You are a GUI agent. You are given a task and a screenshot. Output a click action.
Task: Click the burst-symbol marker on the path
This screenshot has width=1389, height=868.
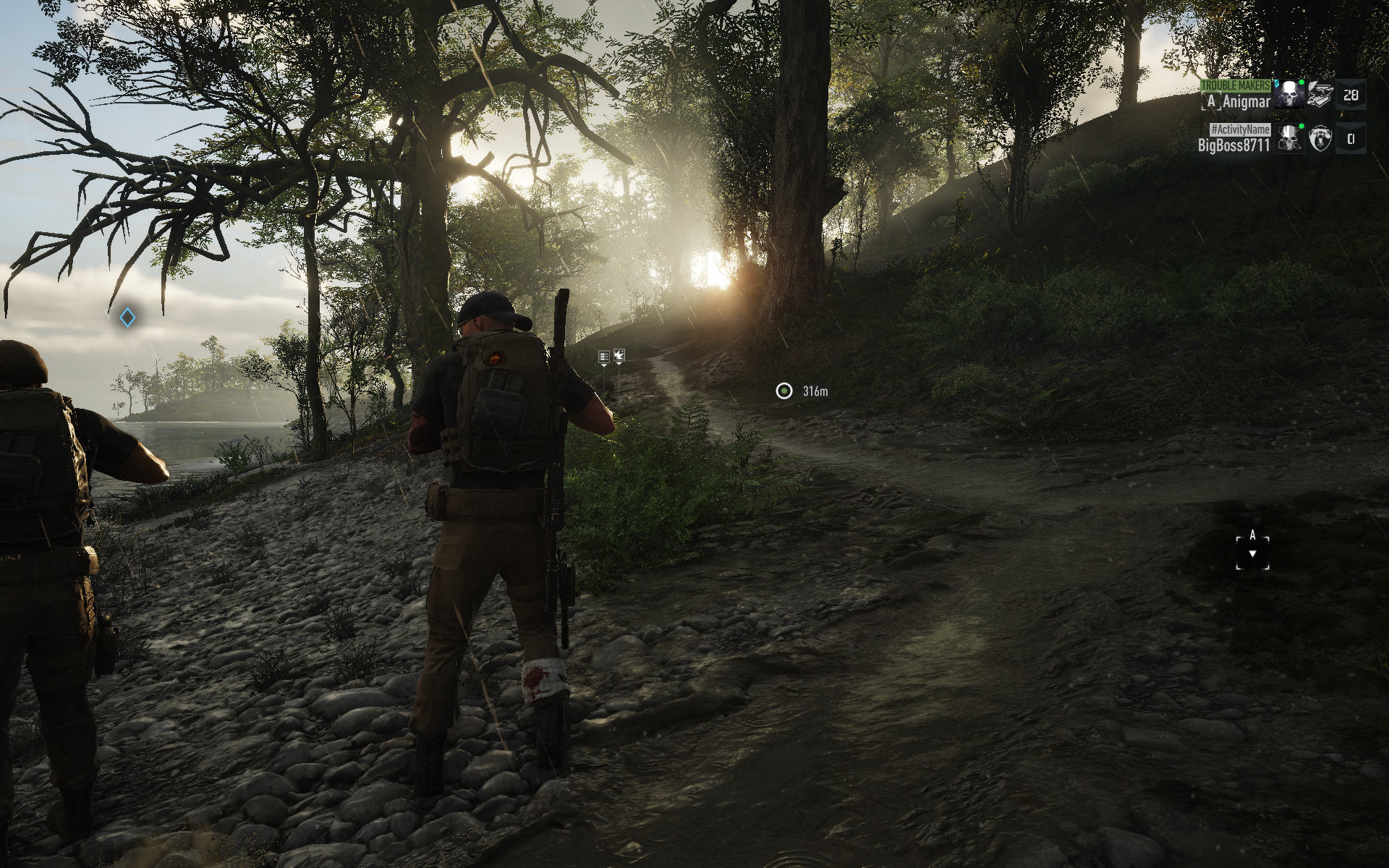click(x=619, y=355)
